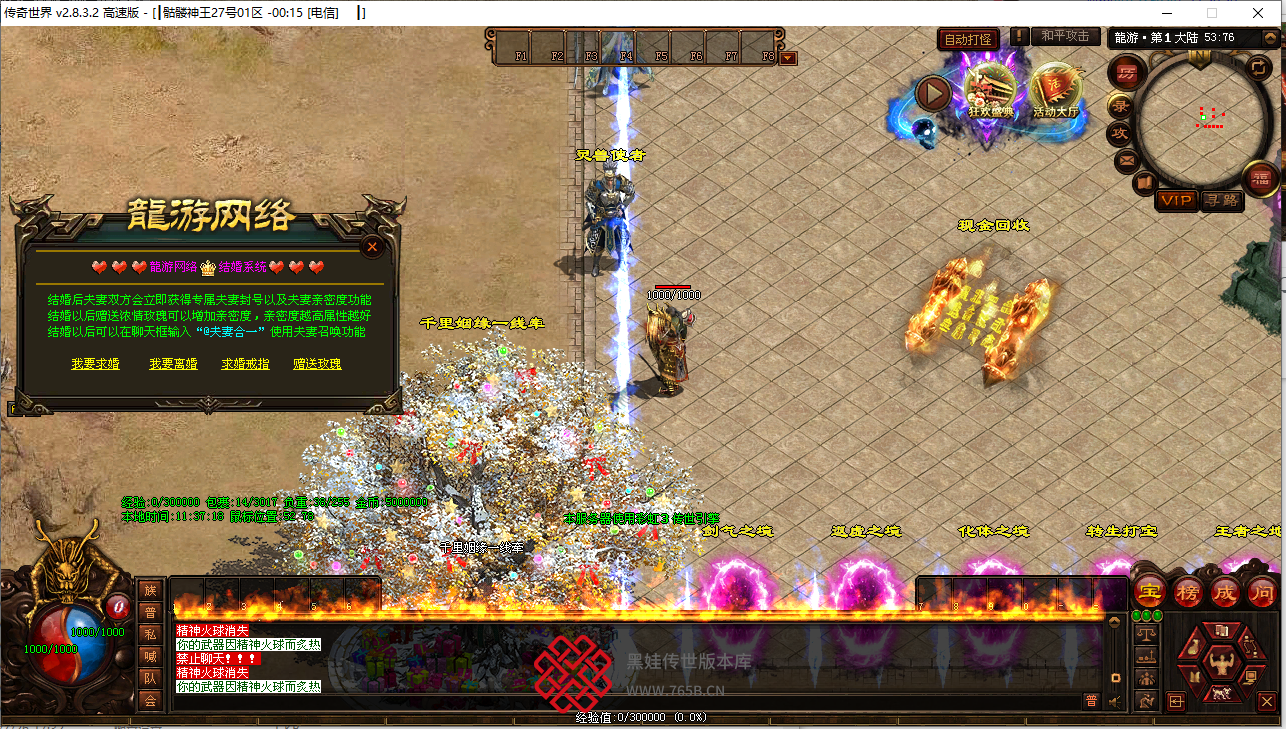Image resolution: width=1286 pixels, height=729 pixels.
Task: Open the mail envelope icon
Action: tap(1126, 159)
